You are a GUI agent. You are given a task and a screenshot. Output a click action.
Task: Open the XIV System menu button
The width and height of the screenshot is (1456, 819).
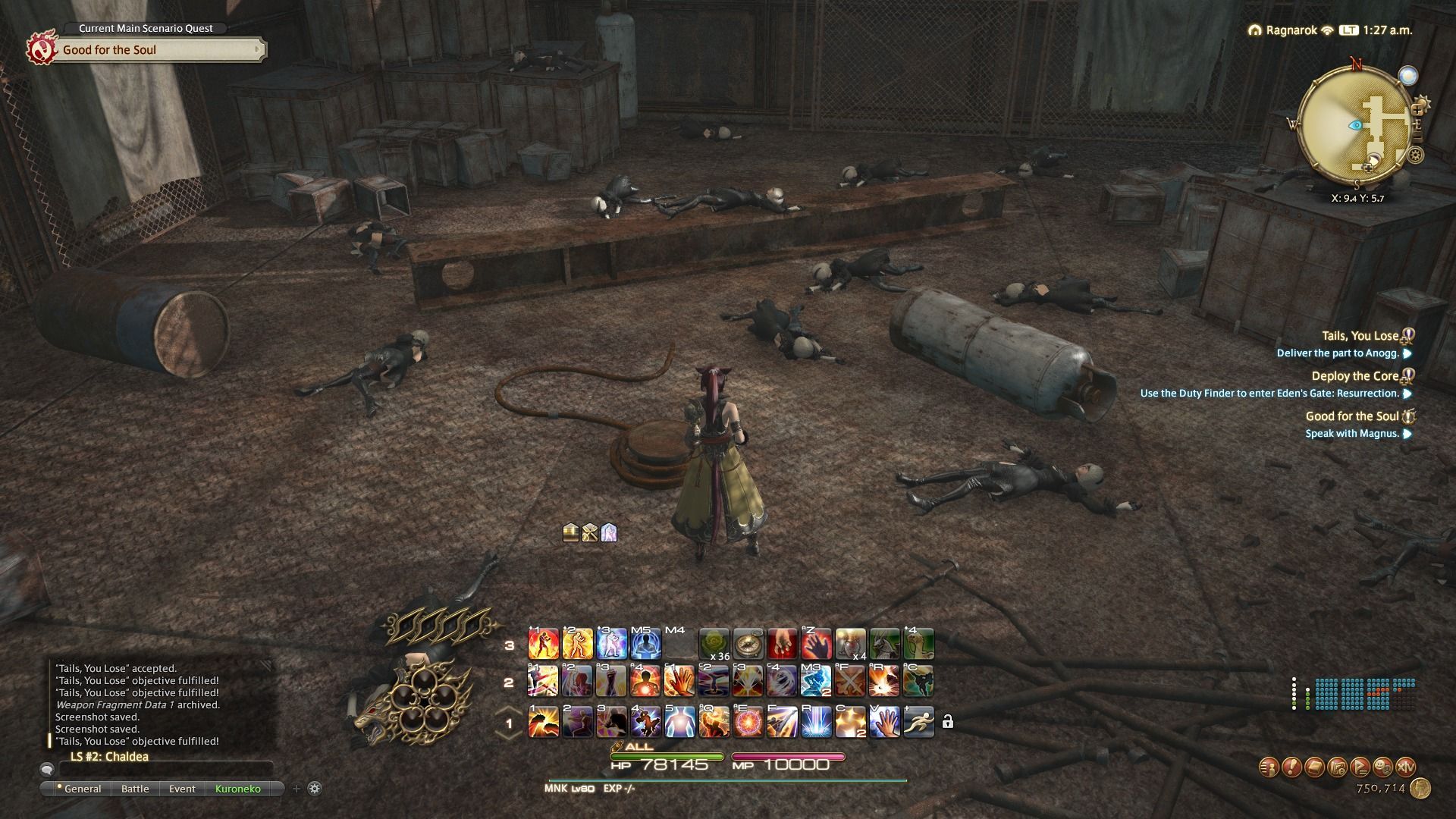coord(1405,767)
